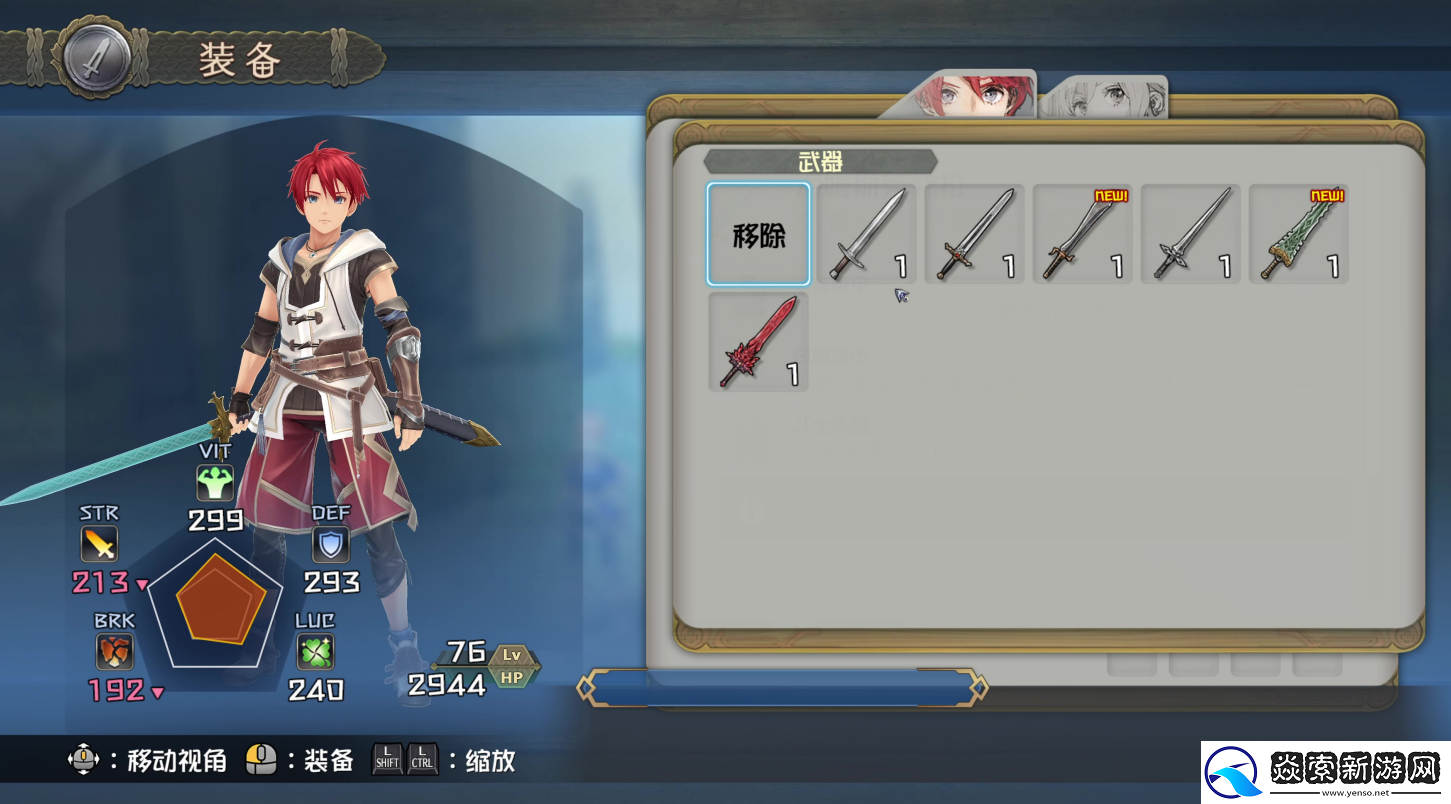
Task: Pick the thin needle-like silver sword
Action: pyautogui.click(x=1190, y=234)
